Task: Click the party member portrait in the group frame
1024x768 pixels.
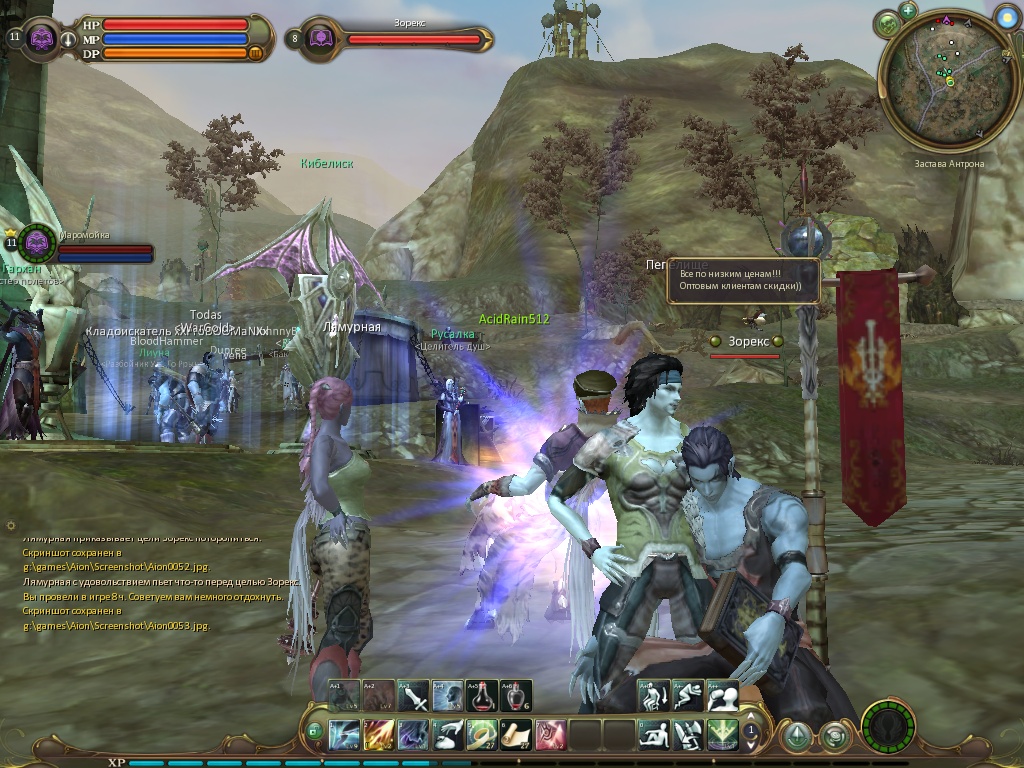Action: tap(38, 242)
